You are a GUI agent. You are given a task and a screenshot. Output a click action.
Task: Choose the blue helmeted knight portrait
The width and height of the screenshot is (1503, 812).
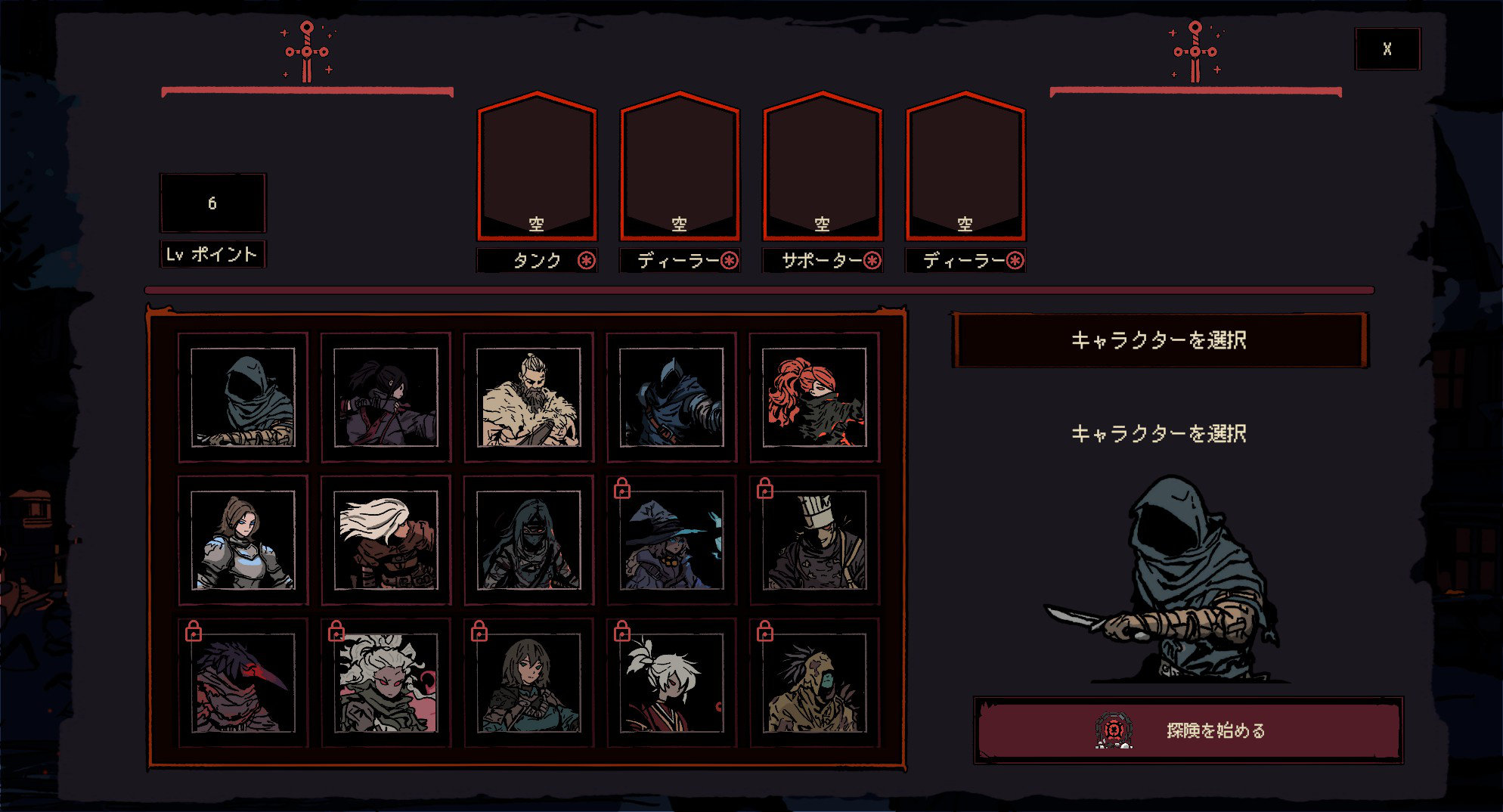[671, 397]
